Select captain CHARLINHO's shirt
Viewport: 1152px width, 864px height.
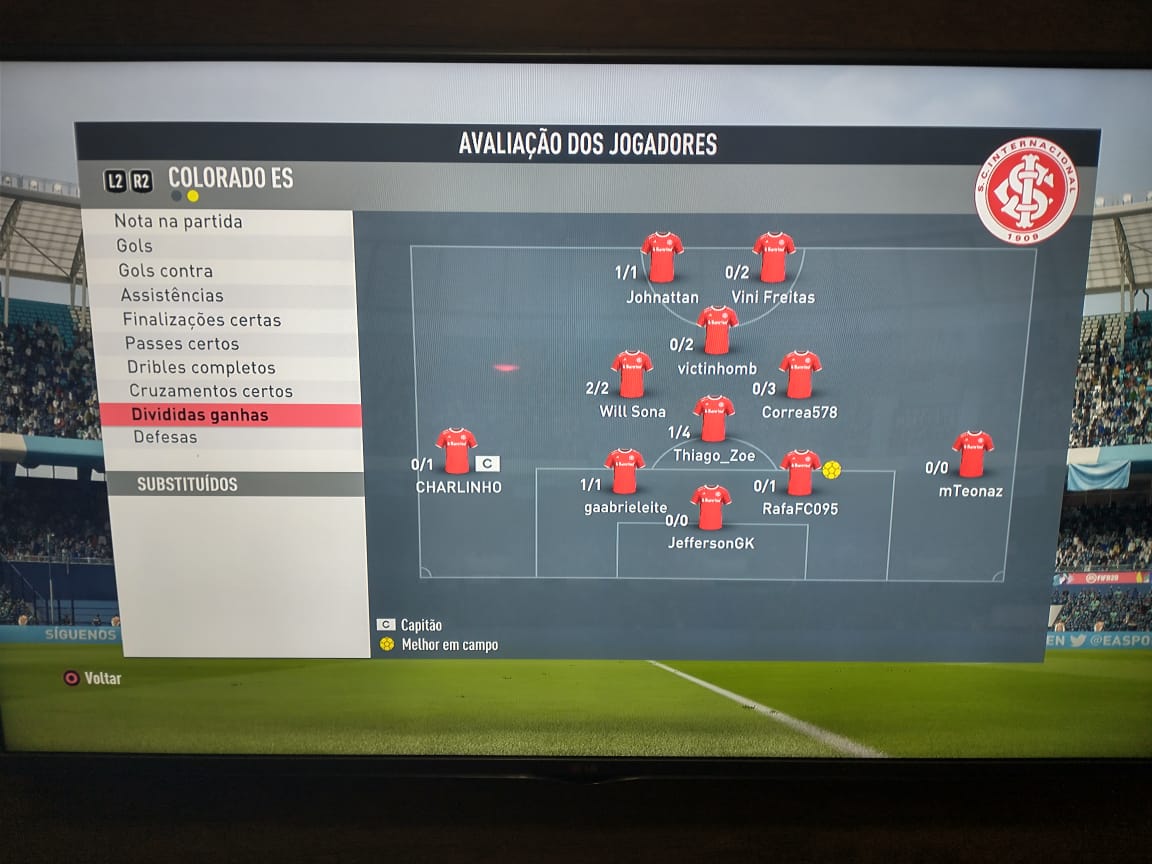[x=456, y=451]
